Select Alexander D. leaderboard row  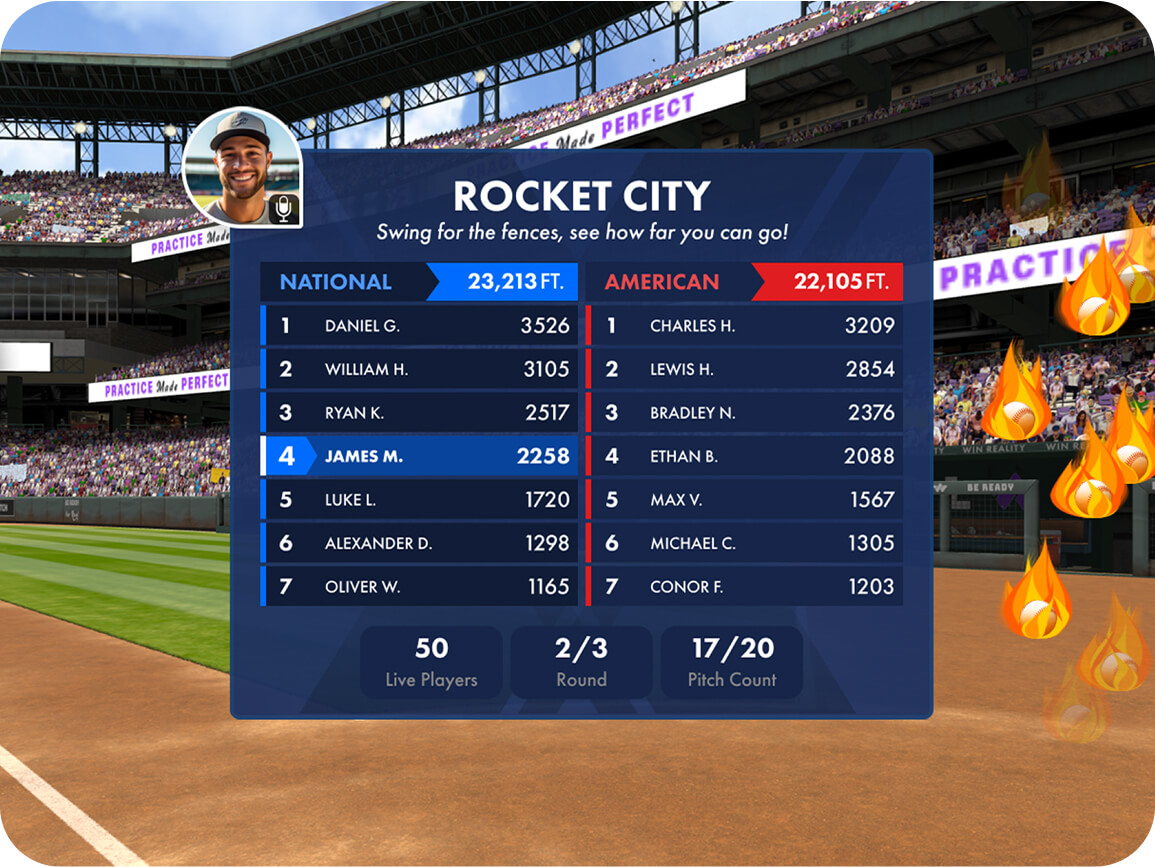click(419, 543)
